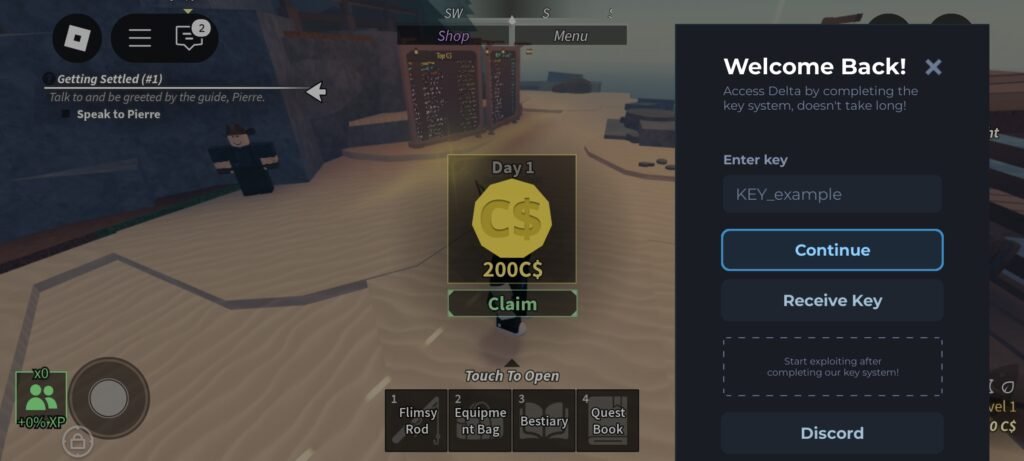Screen dimensions: 1024x461
Task: Submit the key with Continue
Action: click(x=832, y=250)
